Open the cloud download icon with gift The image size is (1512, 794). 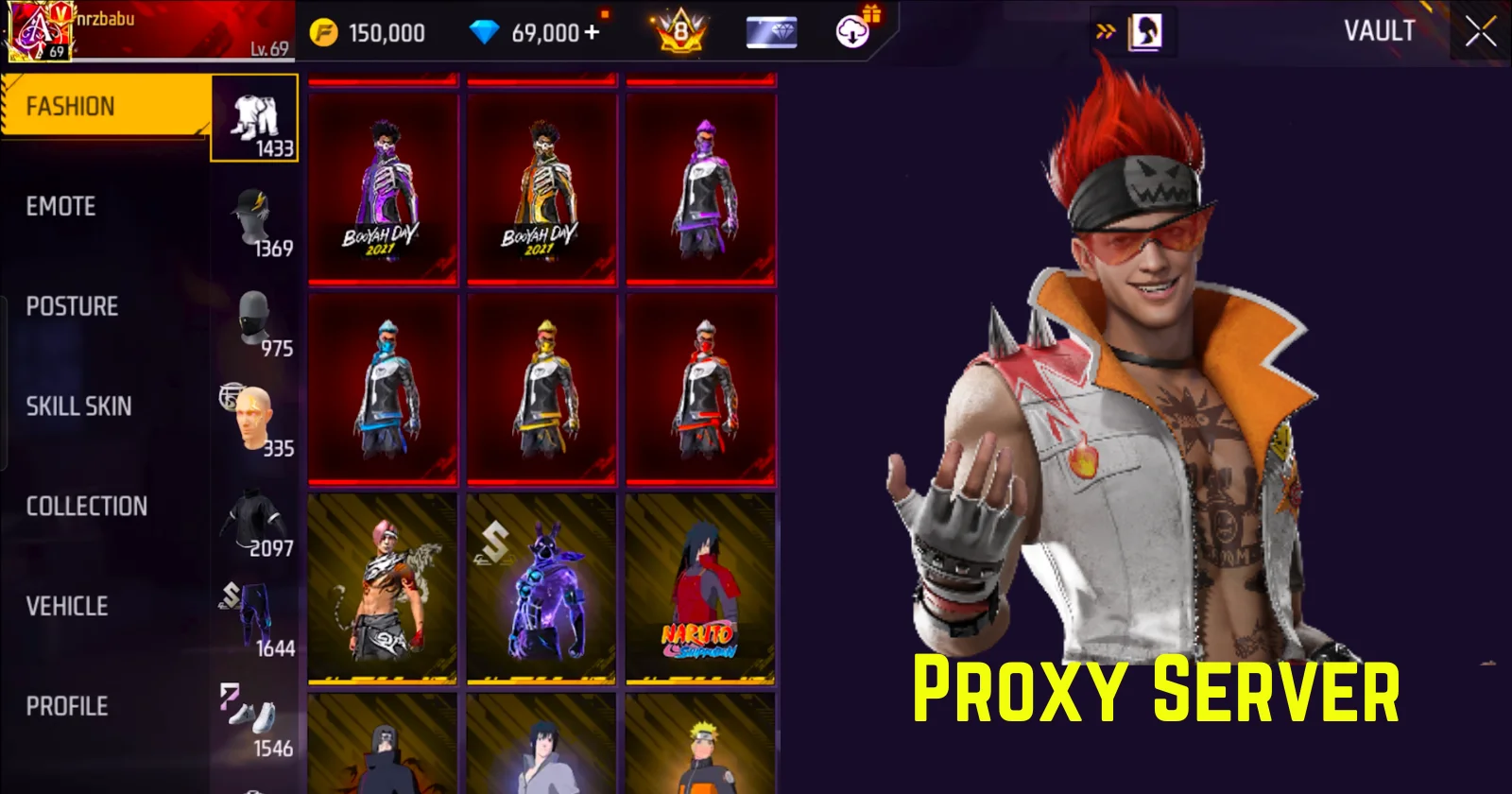coord(853,32)
